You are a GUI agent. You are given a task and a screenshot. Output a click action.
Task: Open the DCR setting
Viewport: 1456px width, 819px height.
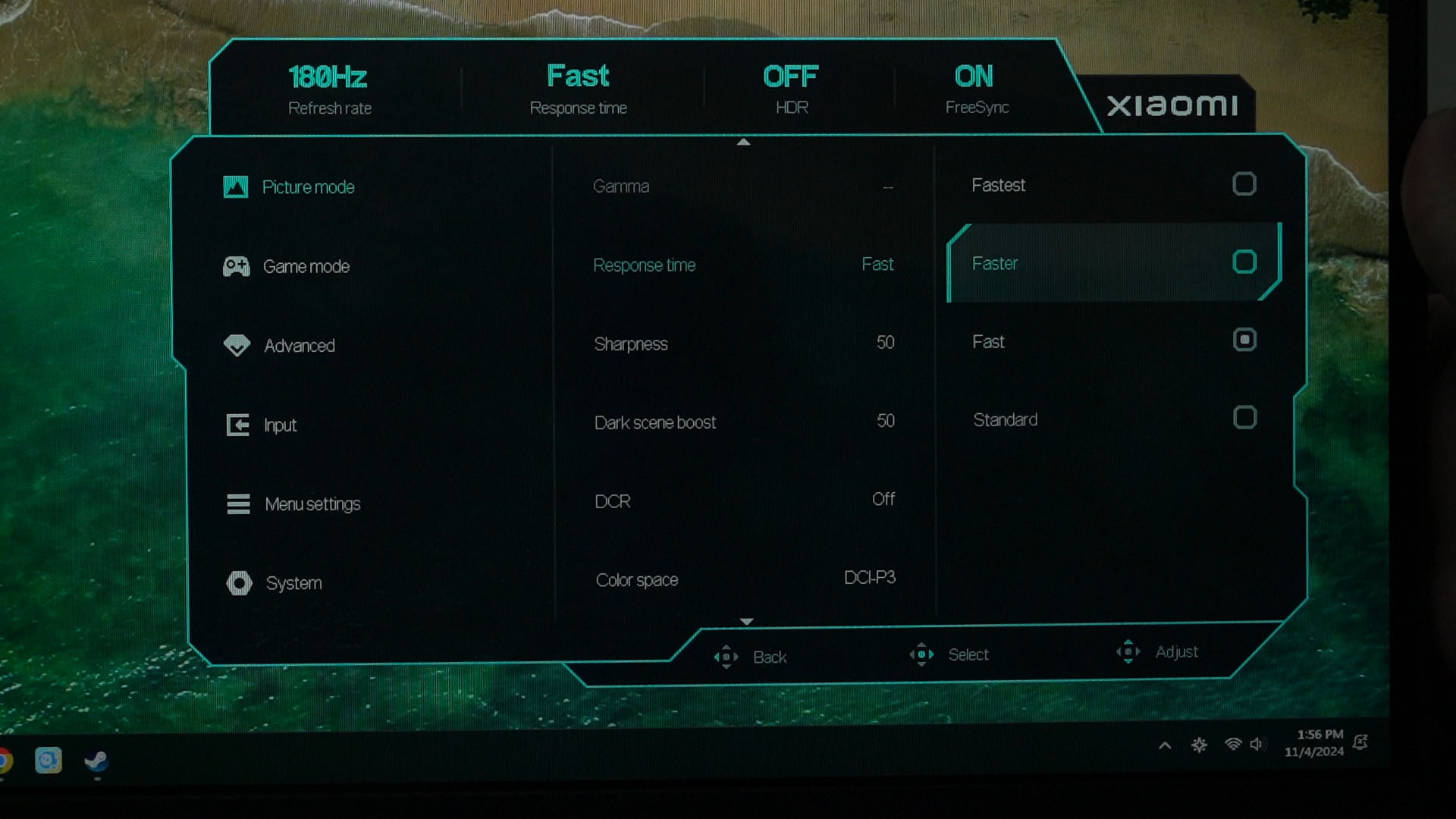tap(743, 500)
